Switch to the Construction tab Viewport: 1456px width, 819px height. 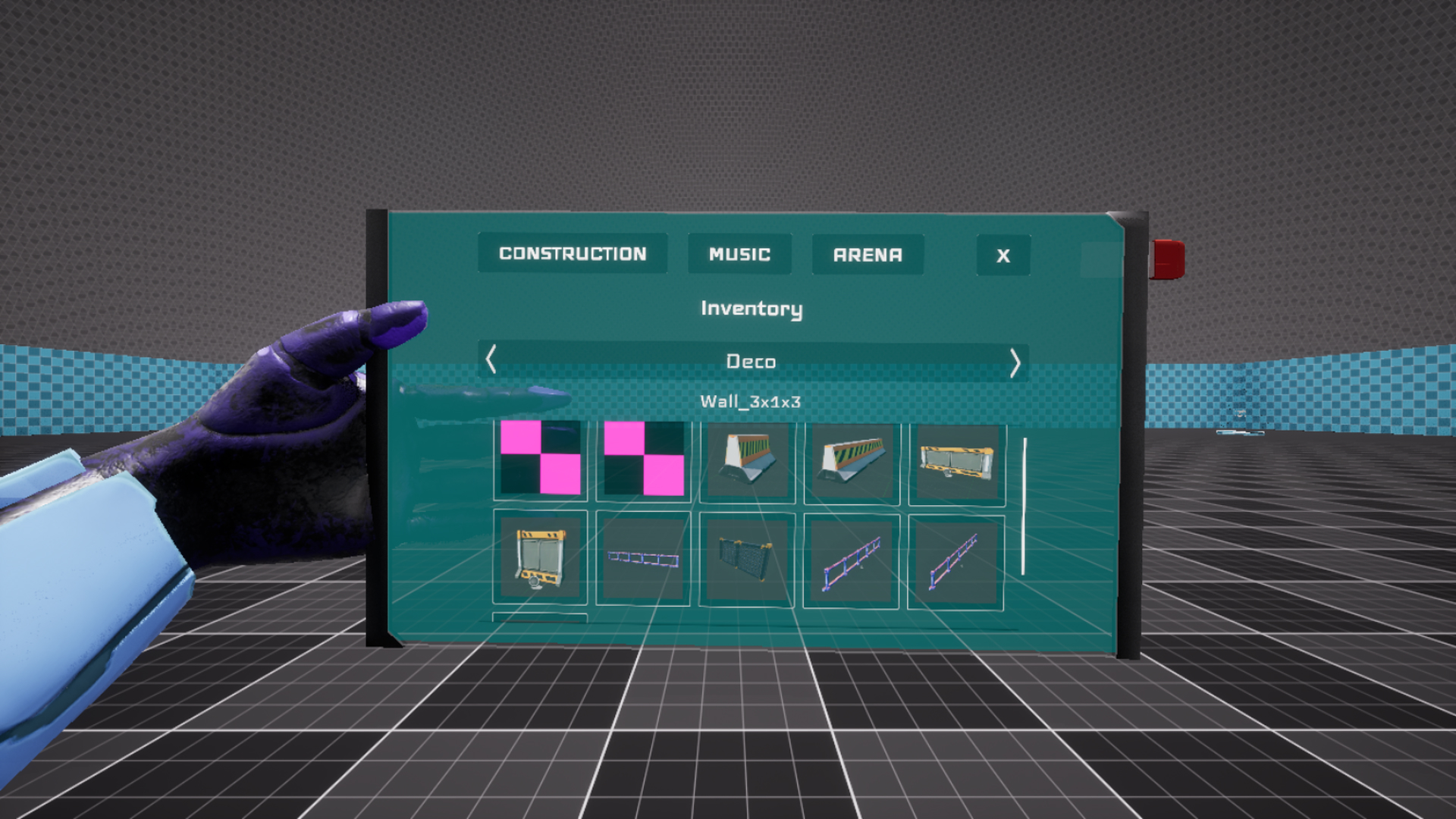tap(572, 254)
